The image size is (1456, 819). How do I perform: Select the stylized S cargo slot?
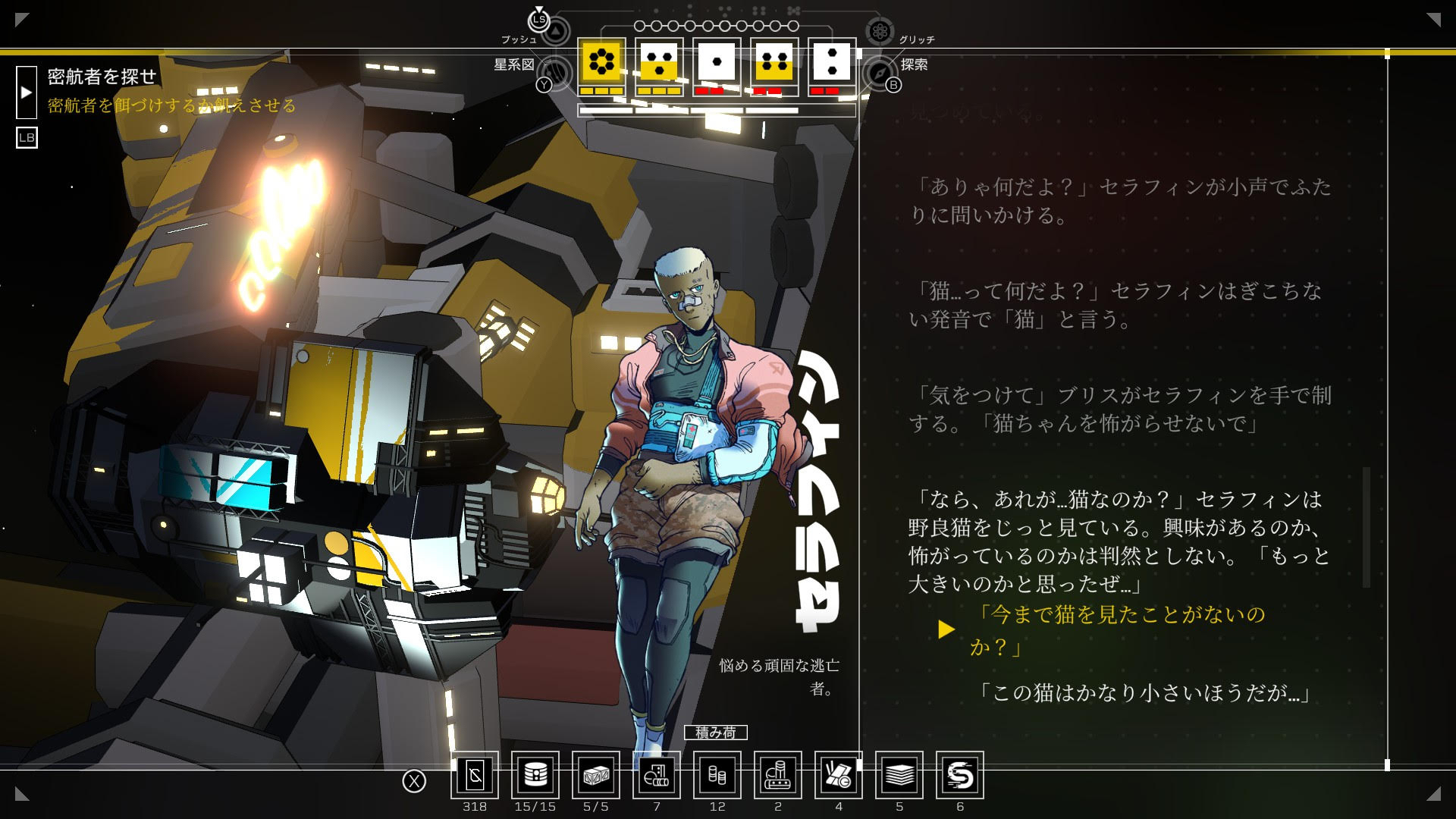(x=960, y=775)
